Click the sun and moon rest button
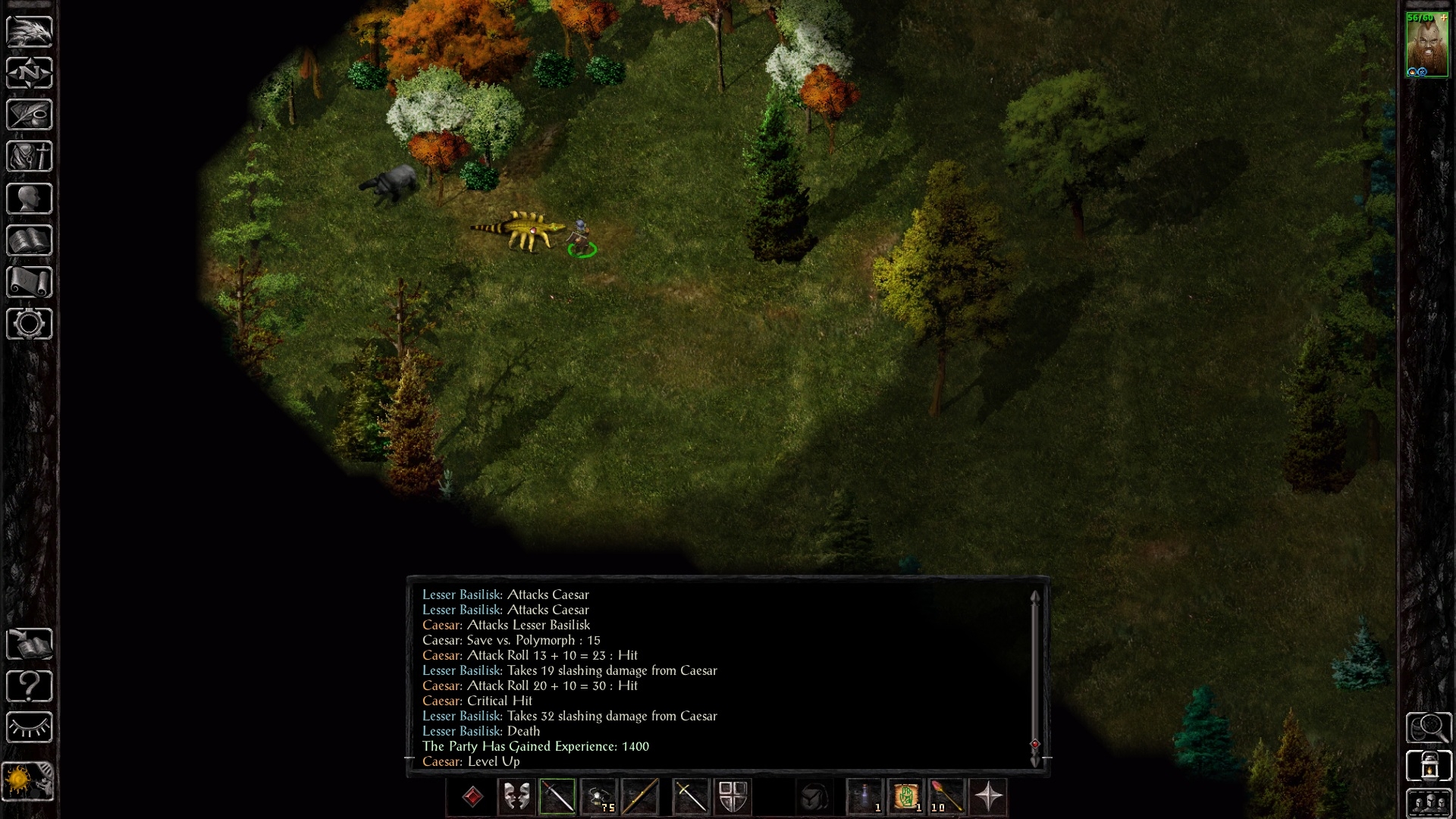 point(30,780)
